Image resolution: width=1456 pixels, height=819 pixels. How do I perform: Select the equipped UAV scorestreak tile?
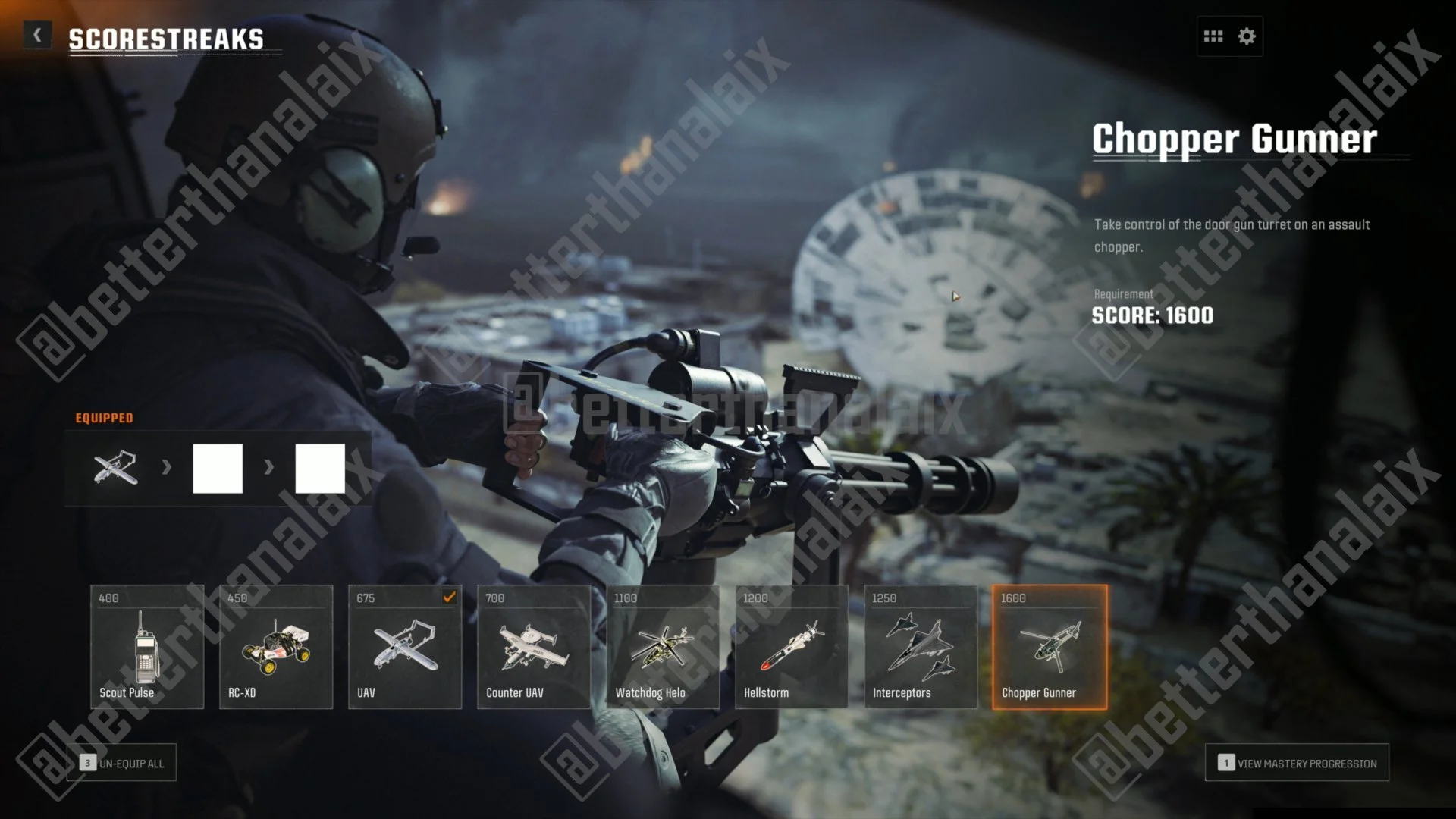click(405, 647)
